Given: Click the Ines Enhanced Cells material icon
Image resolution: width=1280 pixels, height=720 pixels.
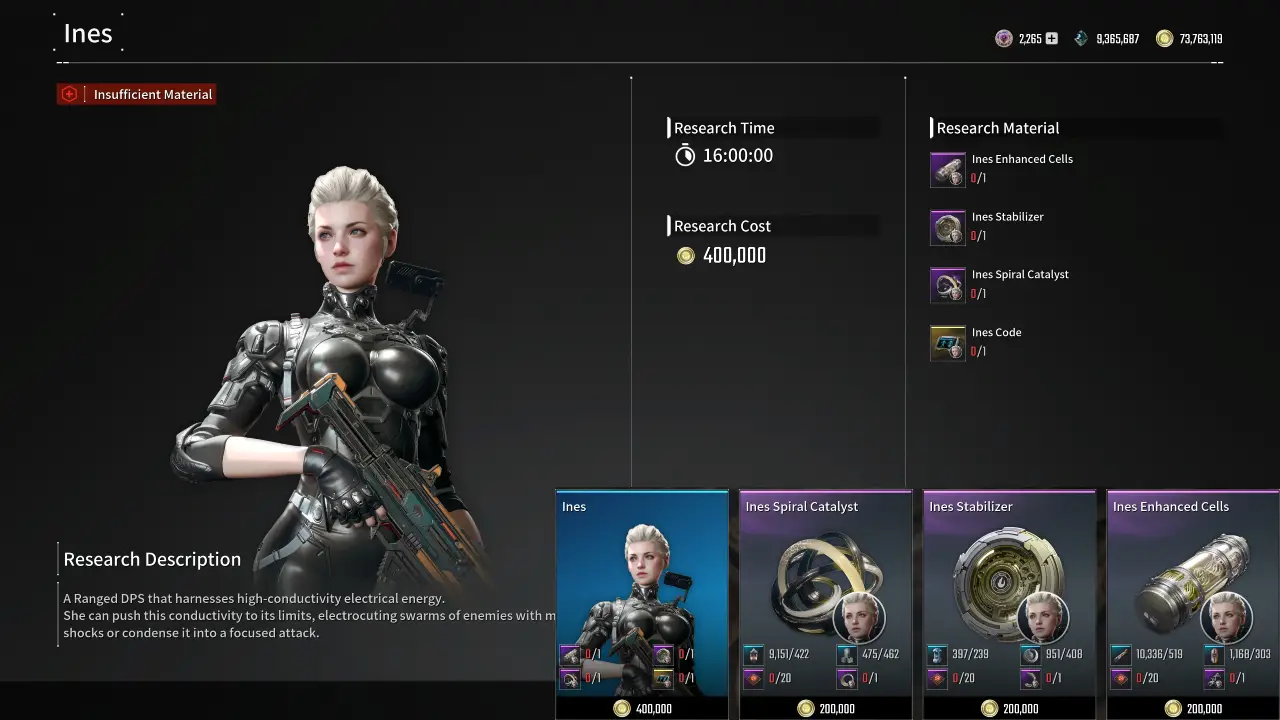Looking at the screenshot, I should (x=947, y=169).
